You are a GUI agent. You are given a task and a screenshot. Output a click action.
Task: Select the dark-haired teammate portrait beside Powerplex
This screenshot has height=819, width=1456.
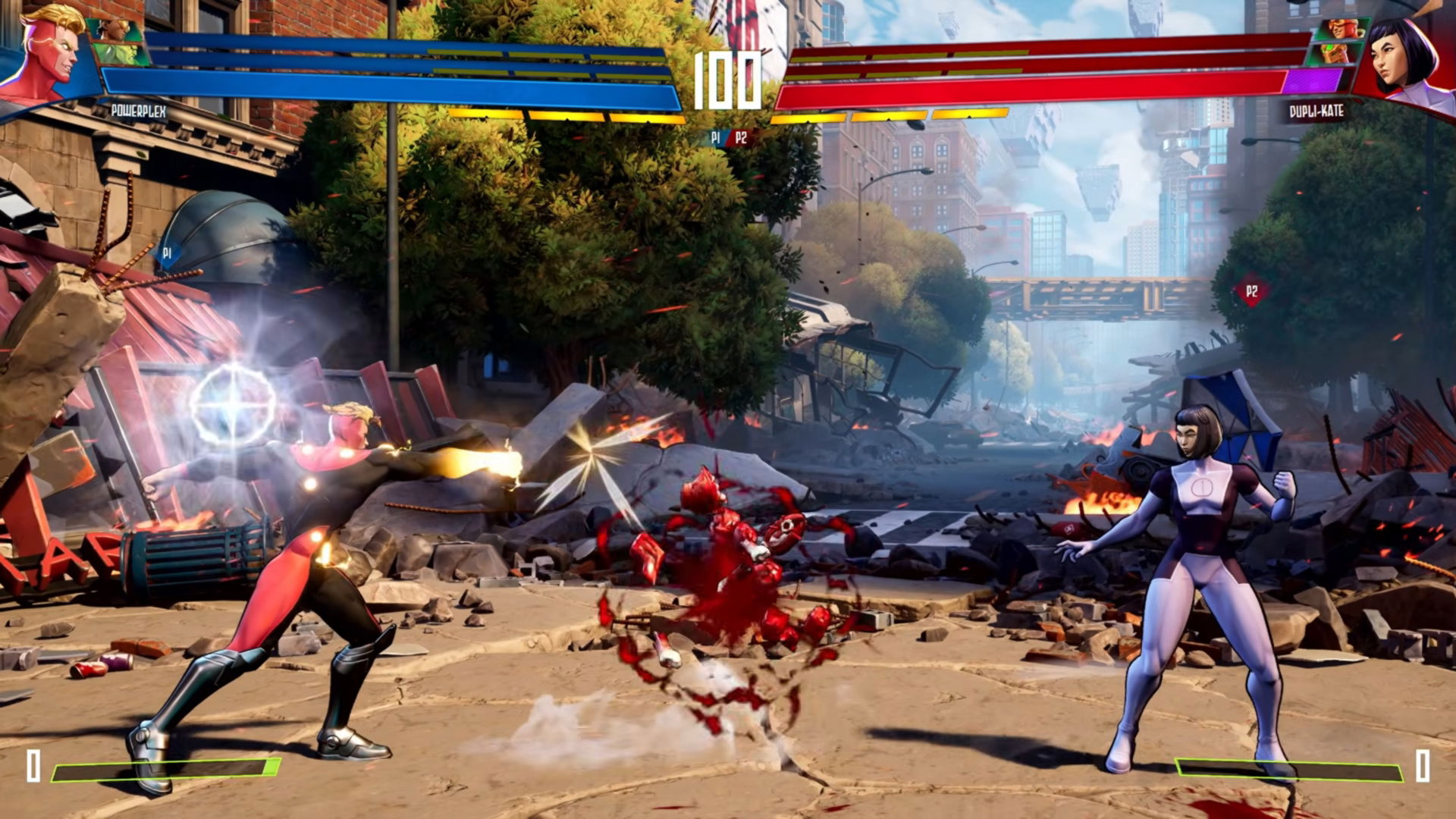click(114, 30)
